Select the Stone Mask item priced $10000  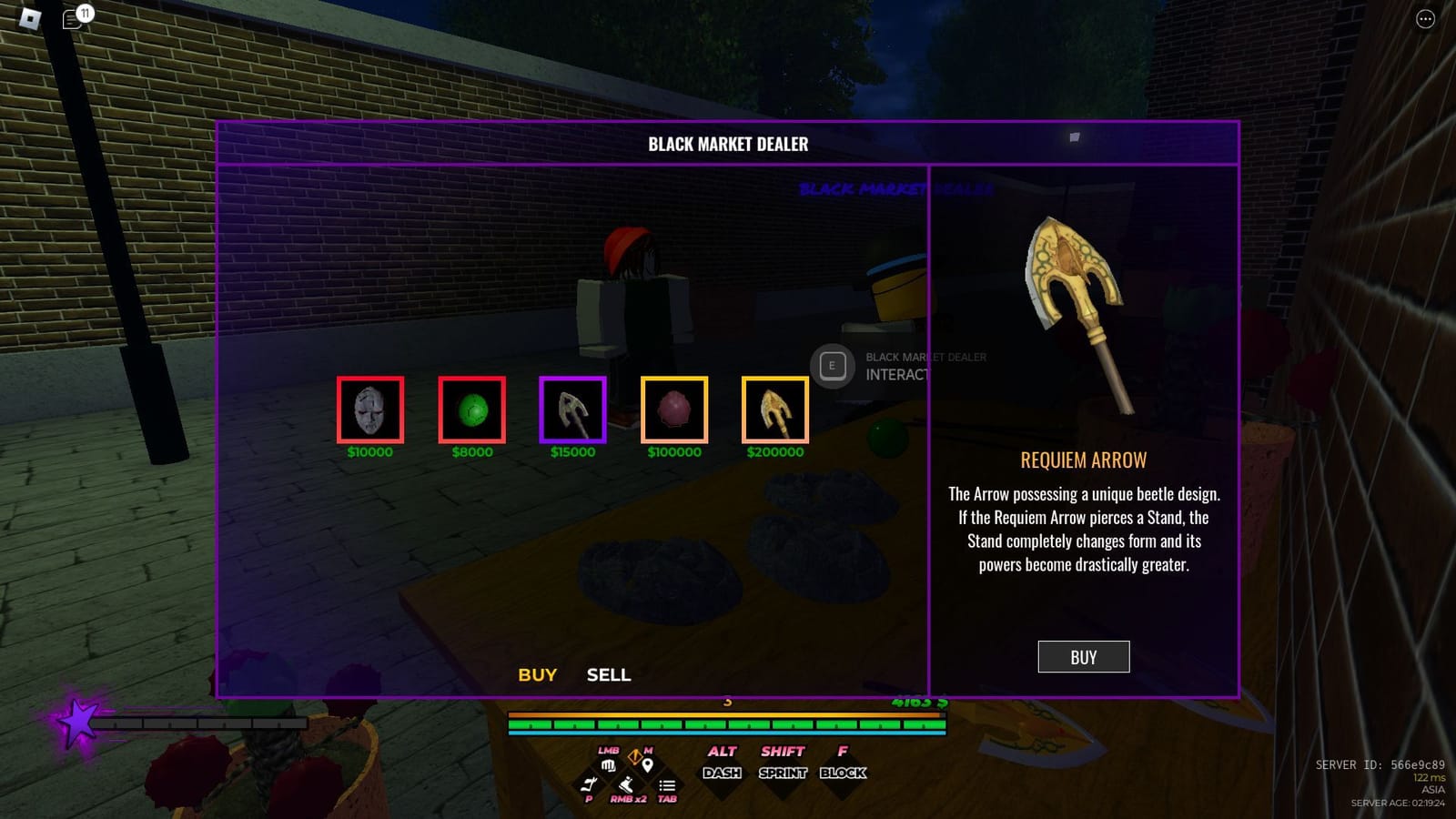[369, 409]
